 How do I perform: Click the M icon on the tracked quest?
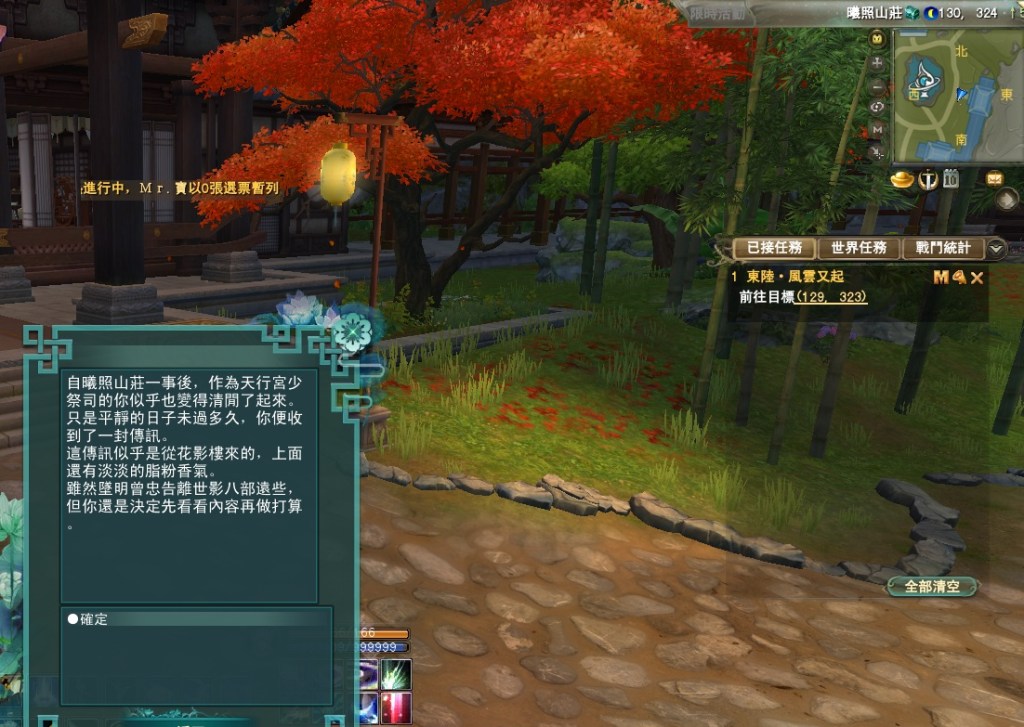940,277
